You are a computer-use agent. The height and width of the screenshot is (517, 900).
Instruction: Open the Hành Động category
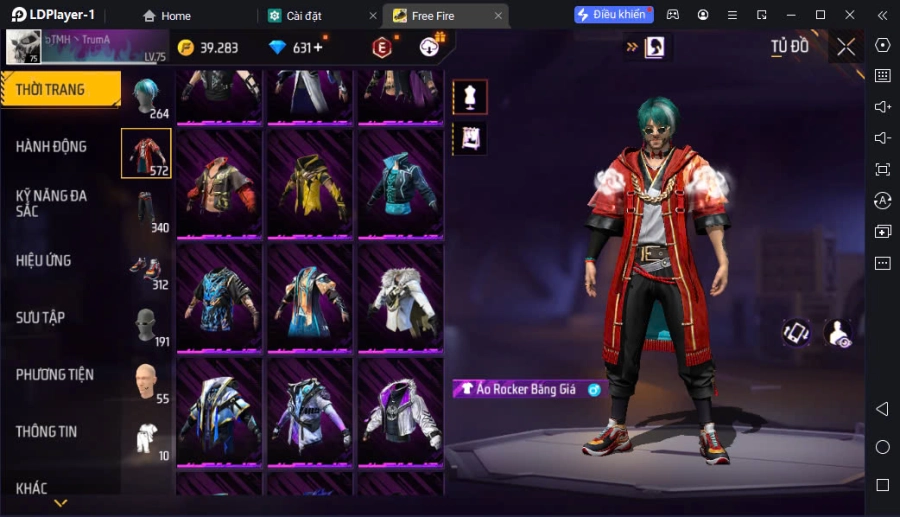coord(52,147)
